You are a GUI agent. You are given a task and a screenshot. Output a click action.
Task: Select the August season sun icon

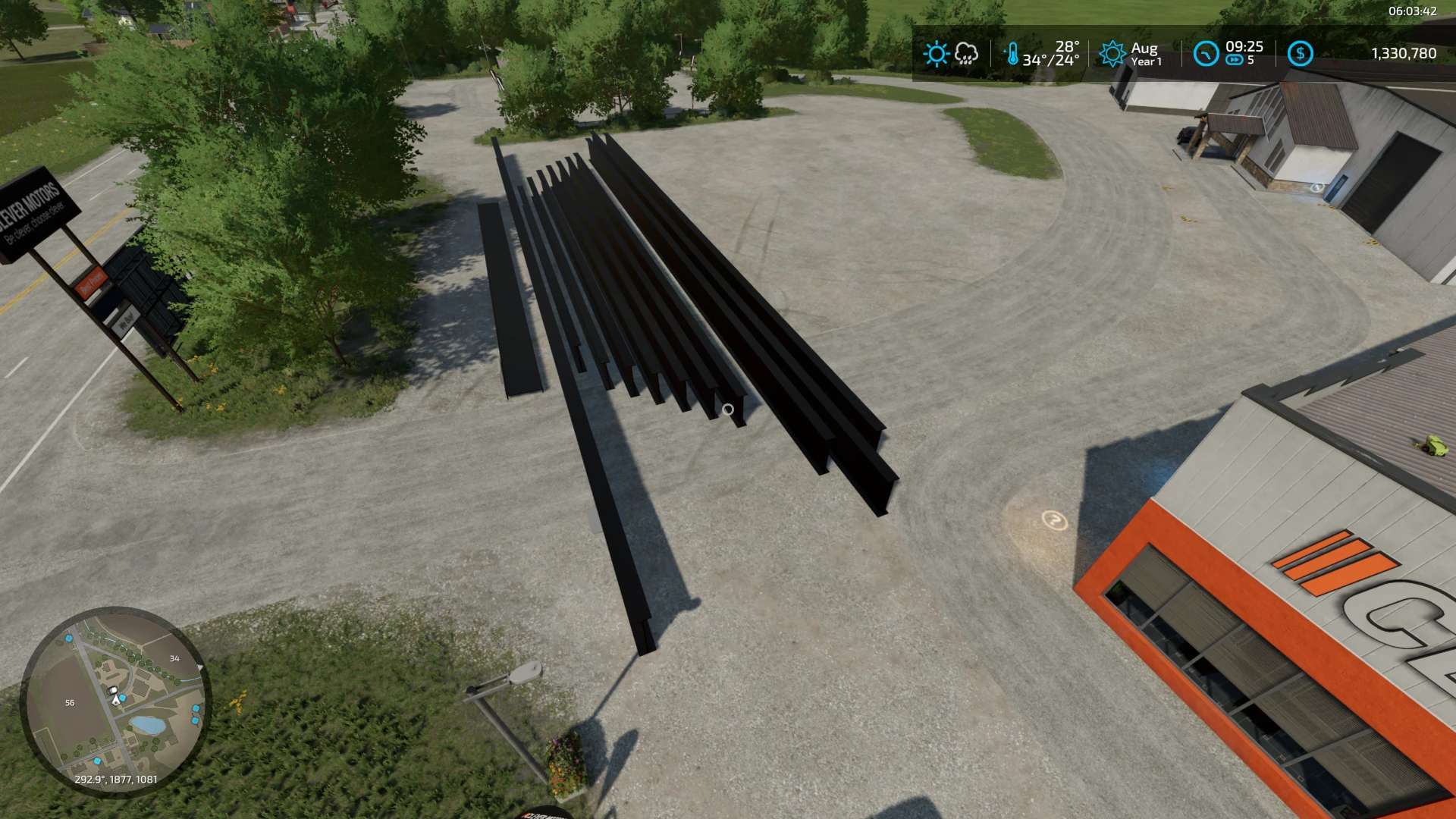coord(1112,54)
